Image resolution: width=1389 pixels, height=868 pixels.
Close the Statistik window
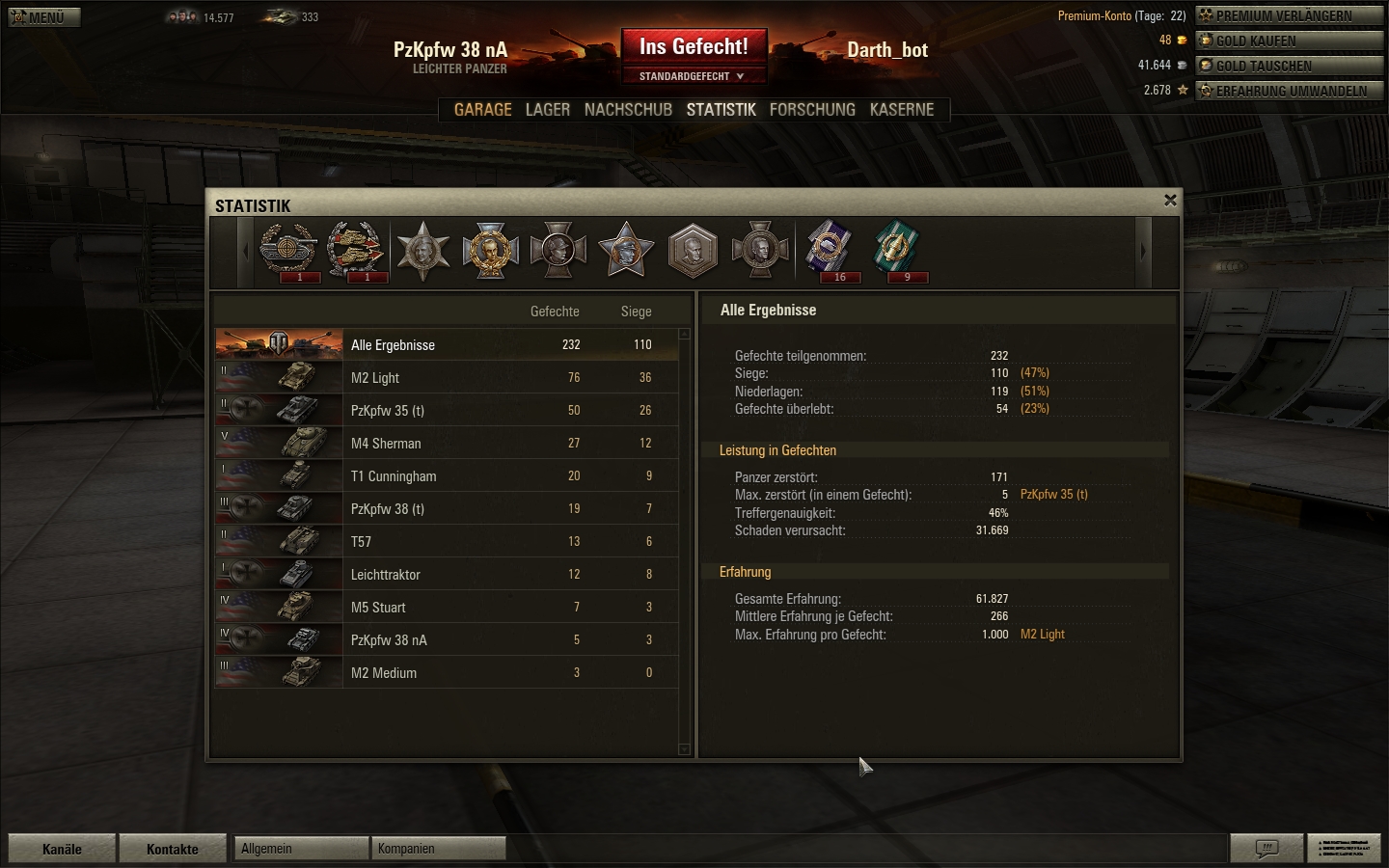point(1170,200)
